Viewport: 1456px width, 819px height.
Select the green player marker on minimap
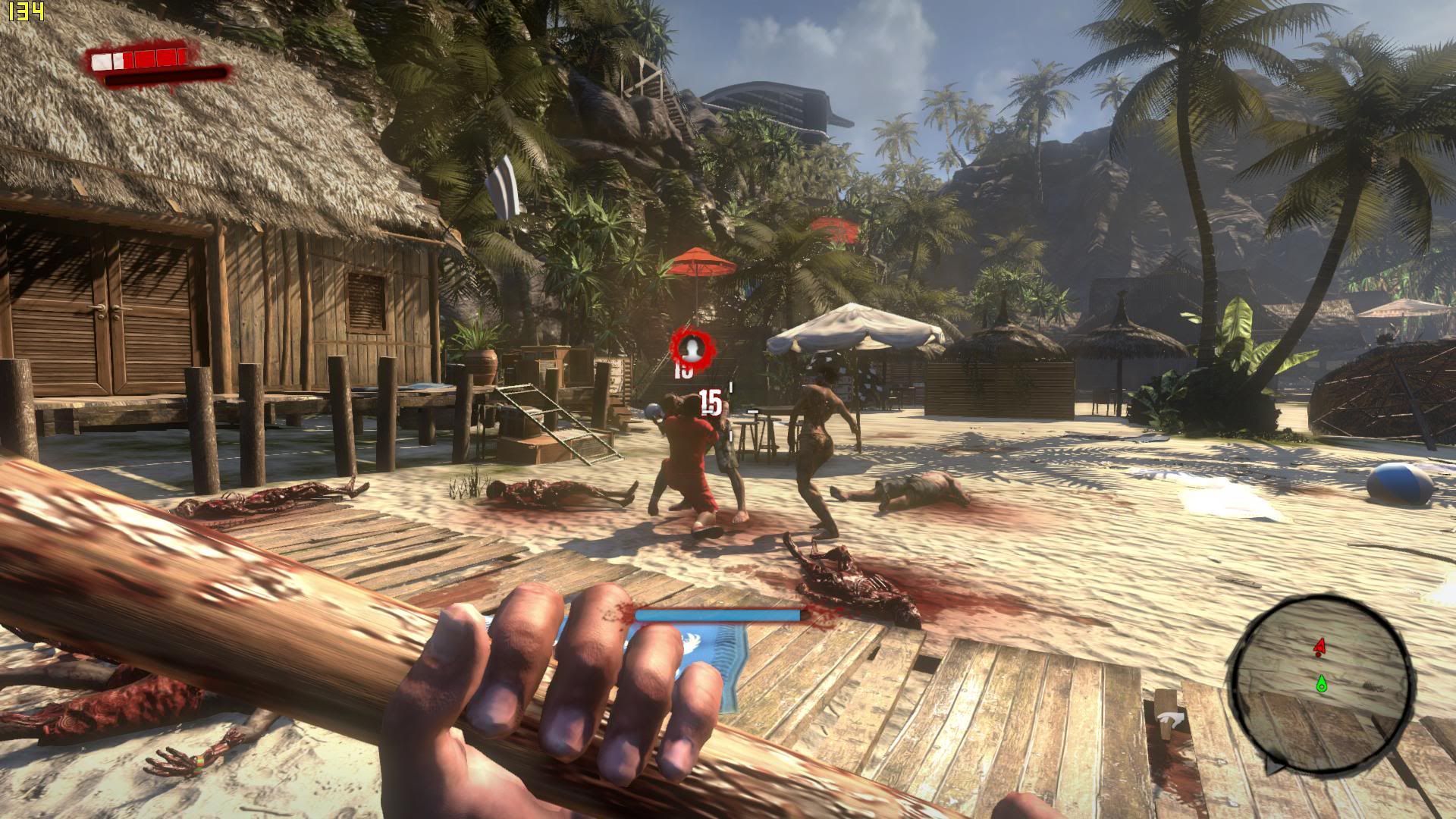click(1321, 683)
